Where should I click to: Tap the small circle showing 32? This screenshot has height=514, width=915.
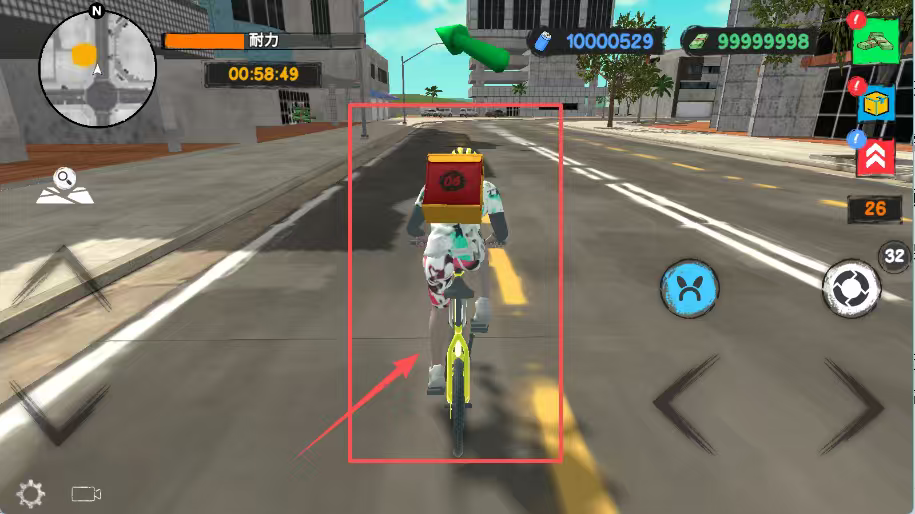click(x=894, y=256)
